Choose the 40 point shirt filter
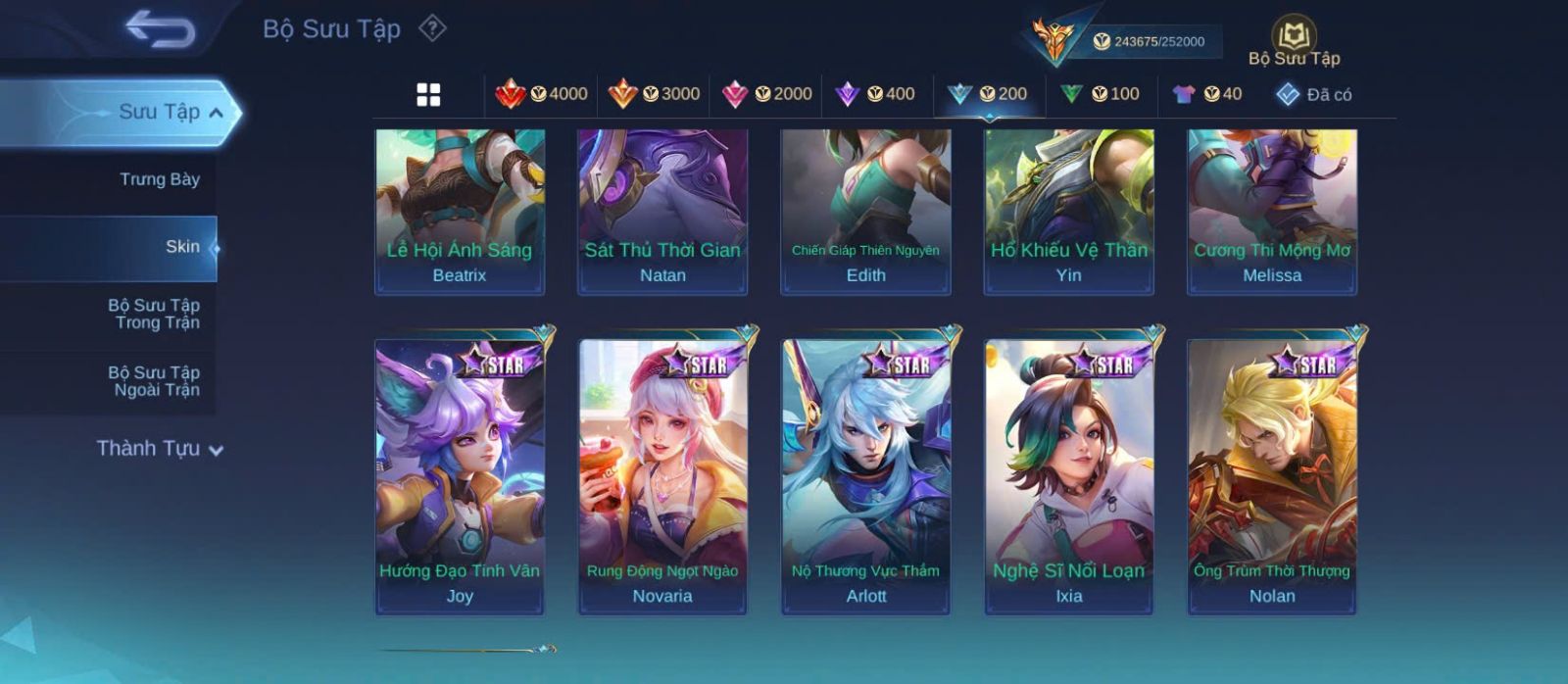Viewport: 1568px width, 684px height. [1207, 94]
